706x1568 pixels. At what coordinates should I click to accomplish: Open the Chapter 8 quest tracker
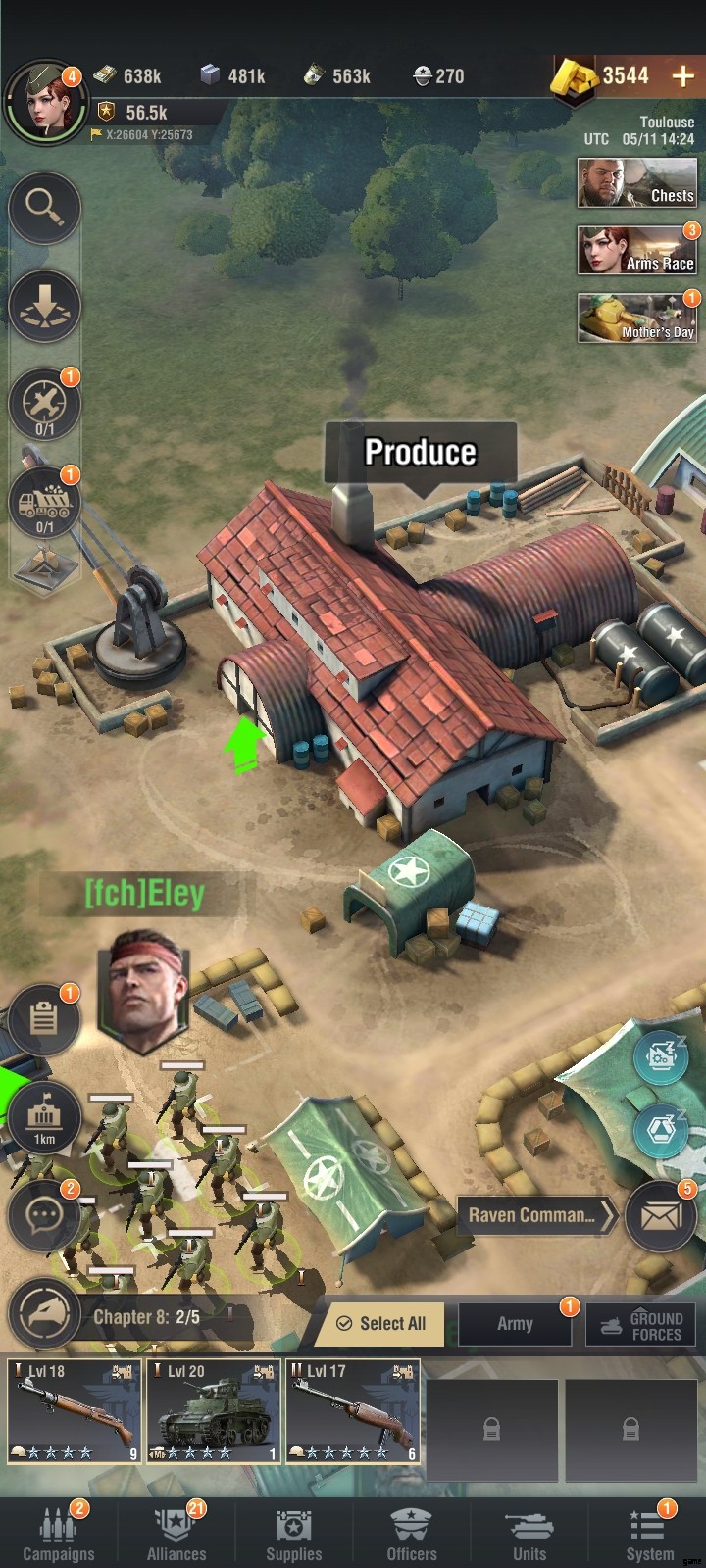coord(146,1317)
